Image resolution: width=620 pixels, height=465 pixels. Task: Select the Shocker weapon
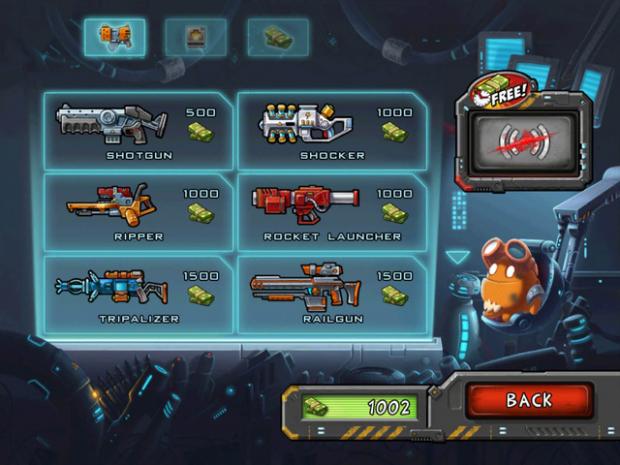click(331, 130)
